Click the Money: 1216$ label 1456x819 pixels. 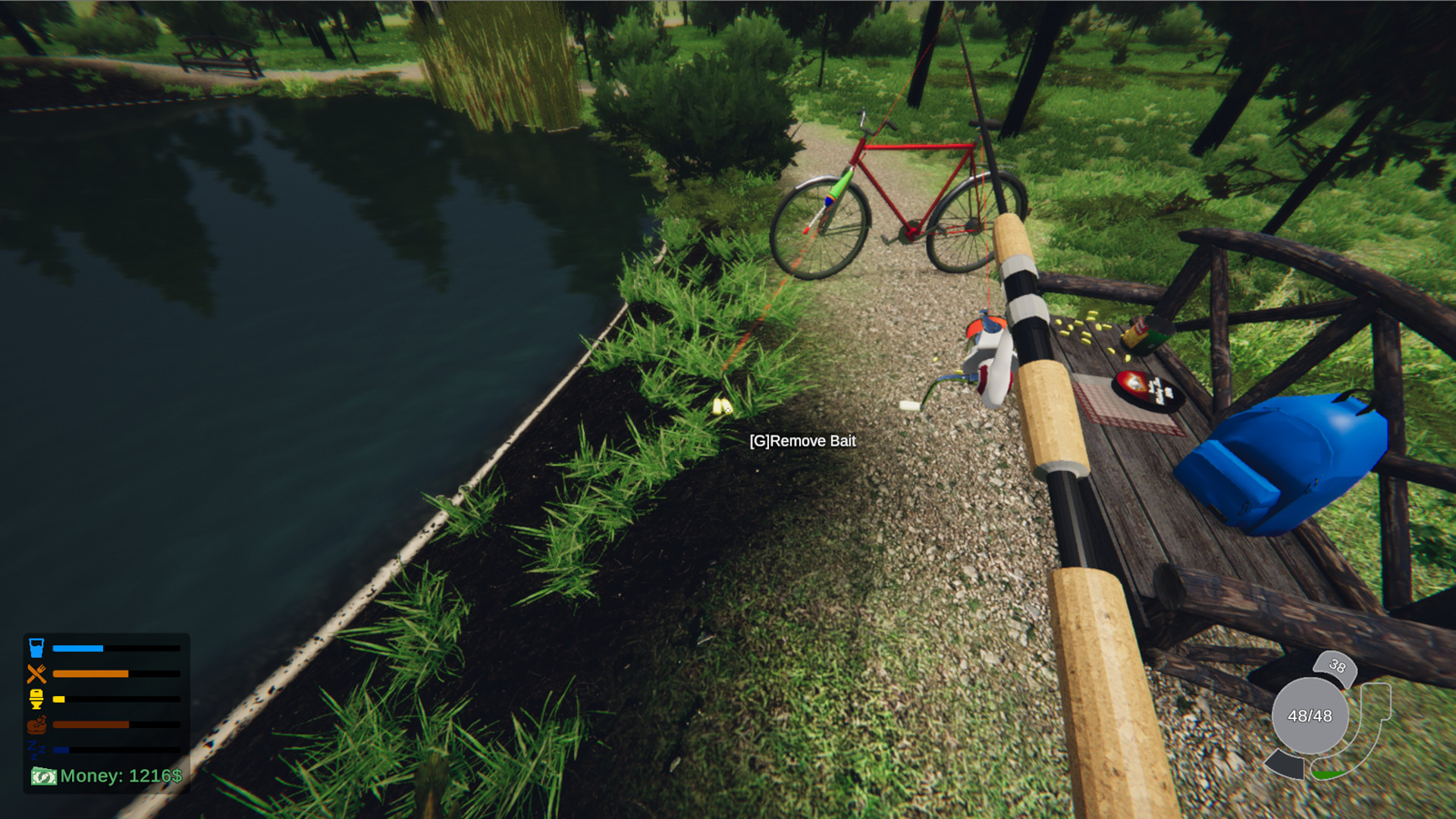tap(121, 776)
